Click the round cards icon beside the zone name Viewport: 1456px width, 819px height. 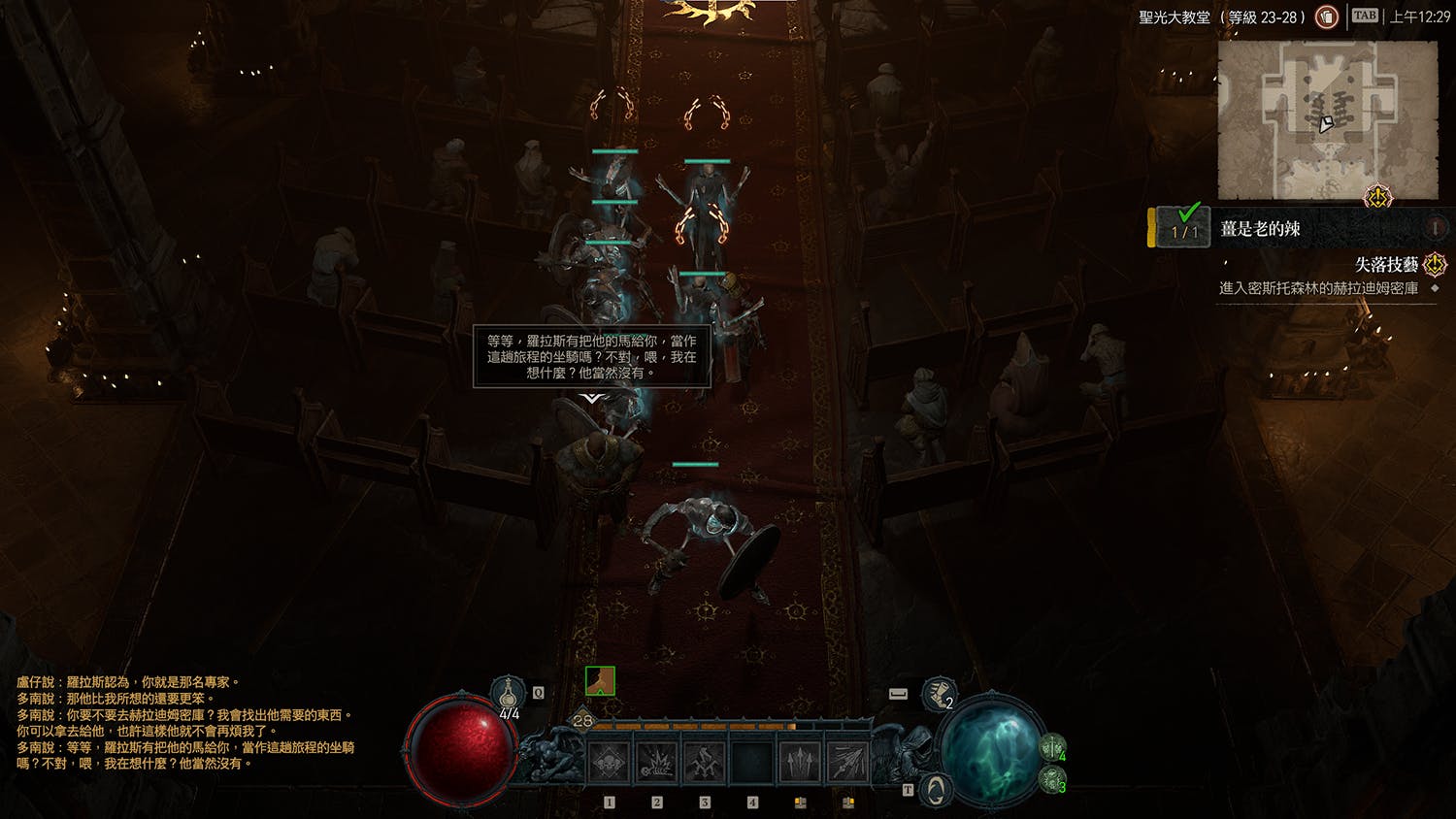(1326, 16)
